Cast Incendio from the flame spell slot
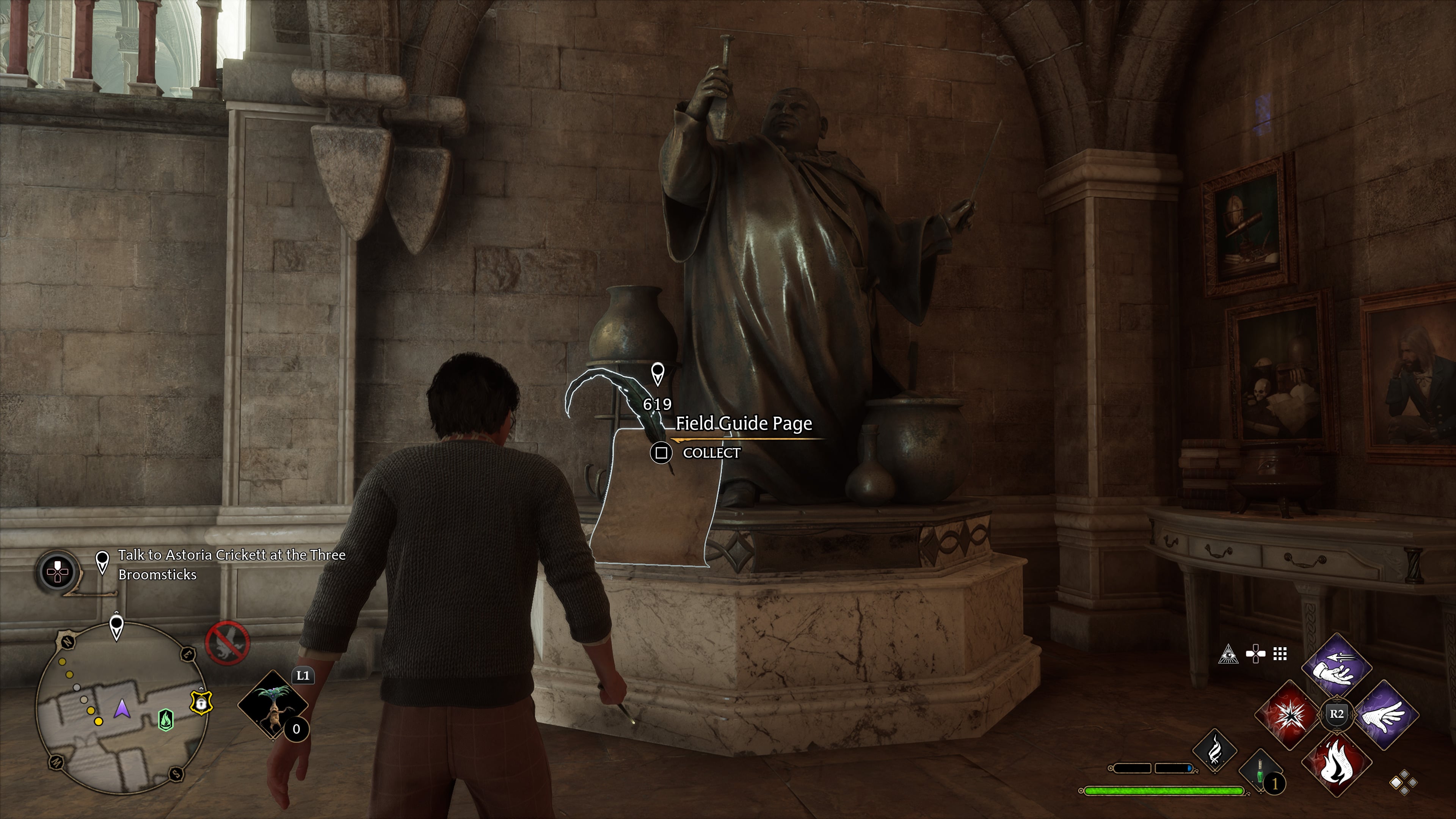1456x819 pixels. [x=1337, y=764]
